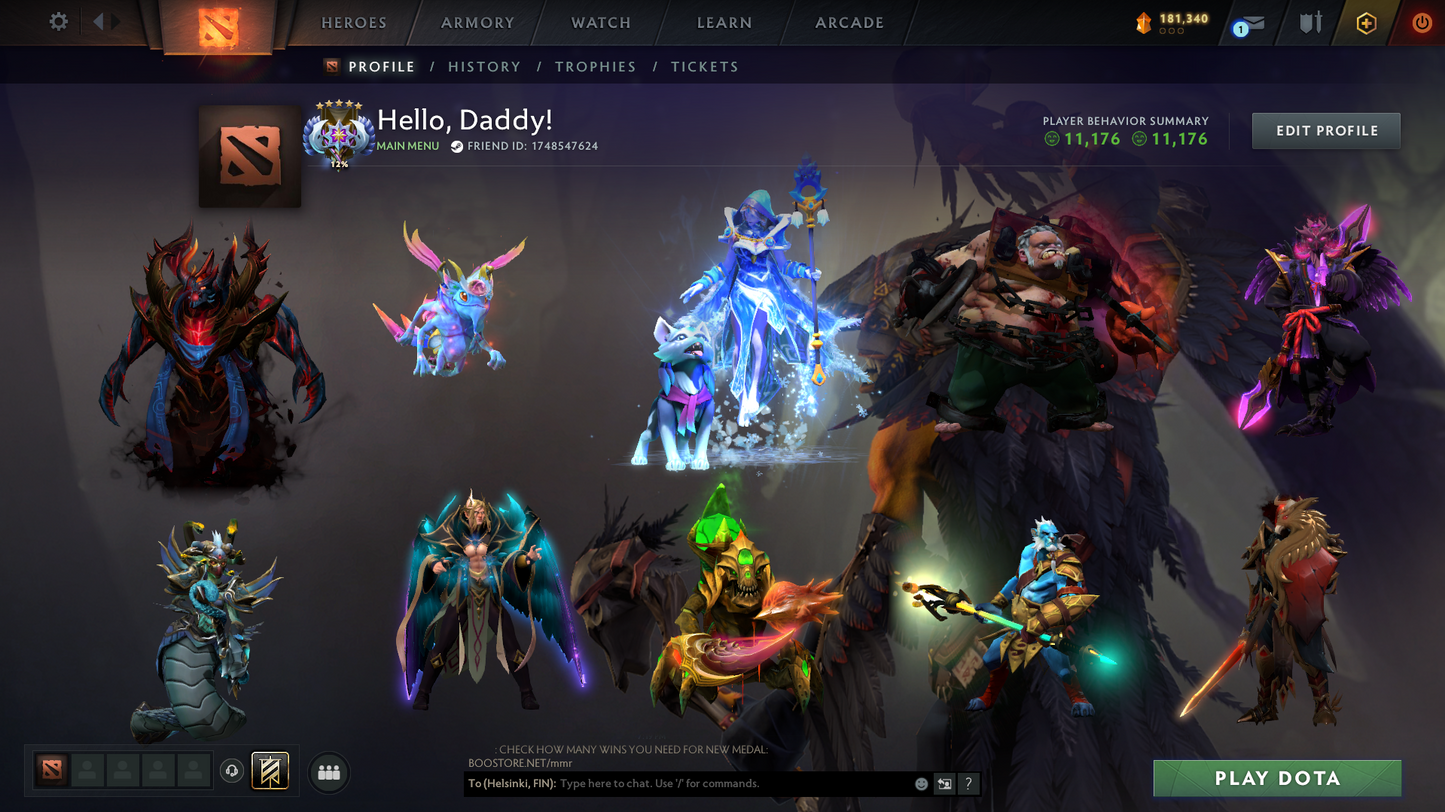Click the back navigation arrow
Screen dimensions: 1445x812
[97, 21]
